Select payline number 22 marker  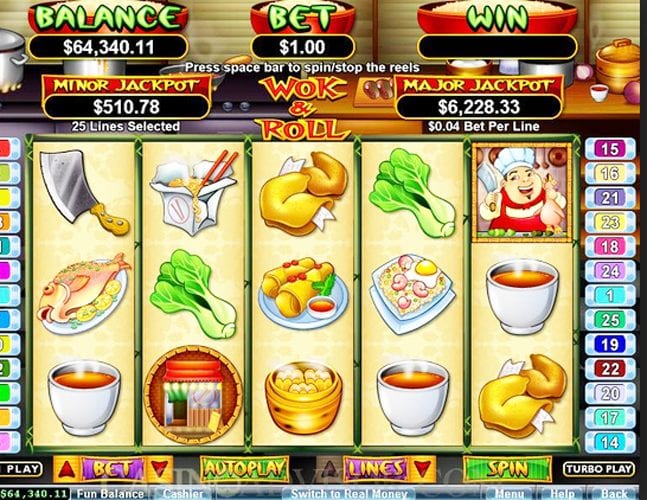[x=608, y=370]
